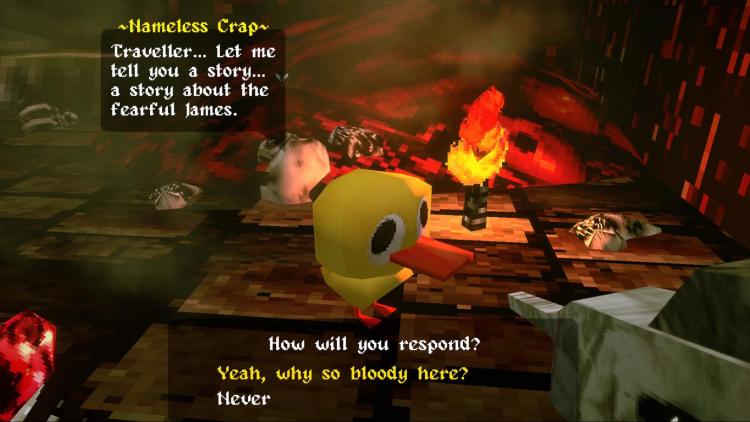Viewport: 750px width, 422px height.
Task: Select the "Never" dialogue response
Action: 244,398
